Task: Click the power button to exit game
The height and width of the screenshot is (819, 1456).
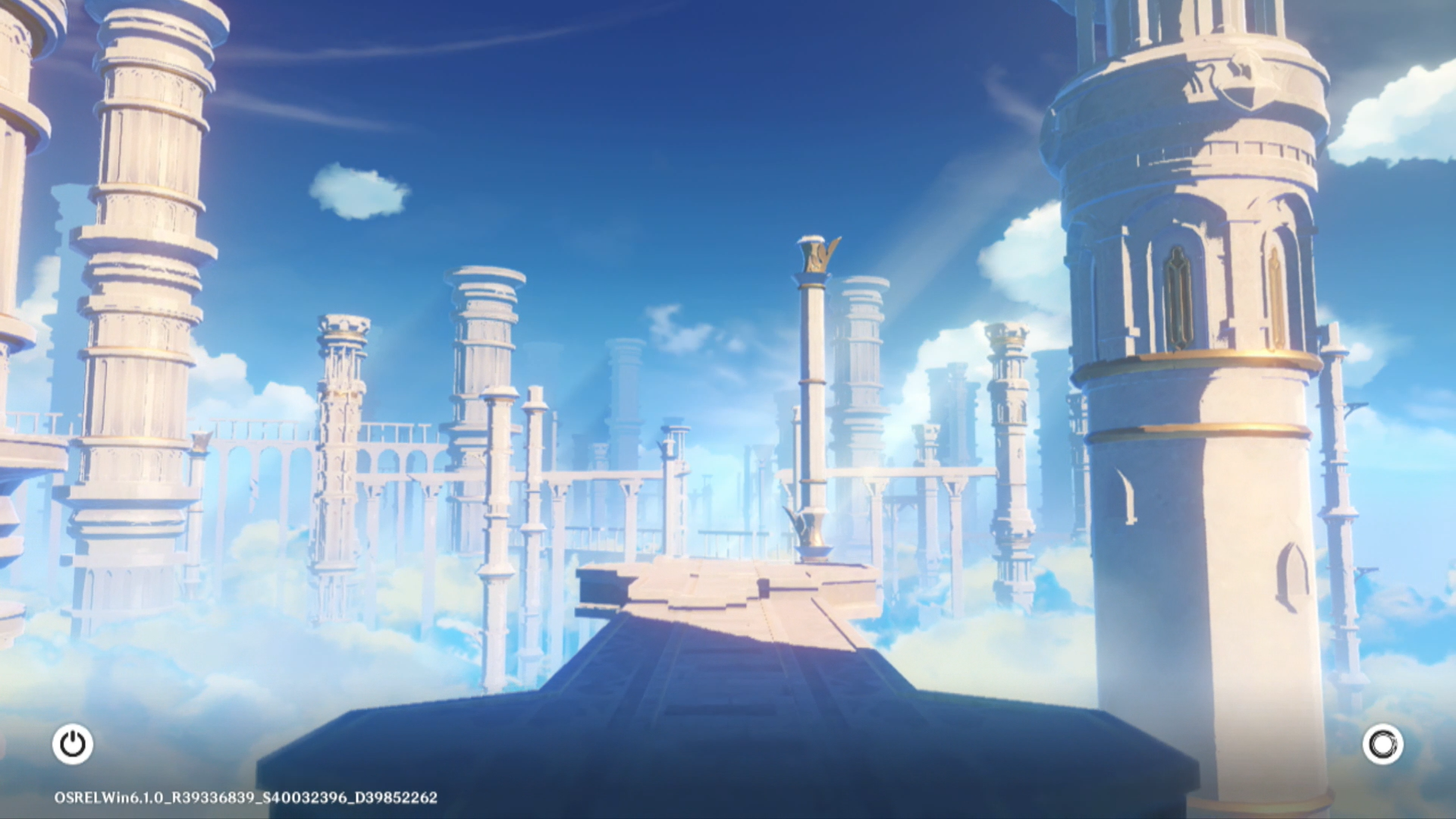Action: pos(73,744)
